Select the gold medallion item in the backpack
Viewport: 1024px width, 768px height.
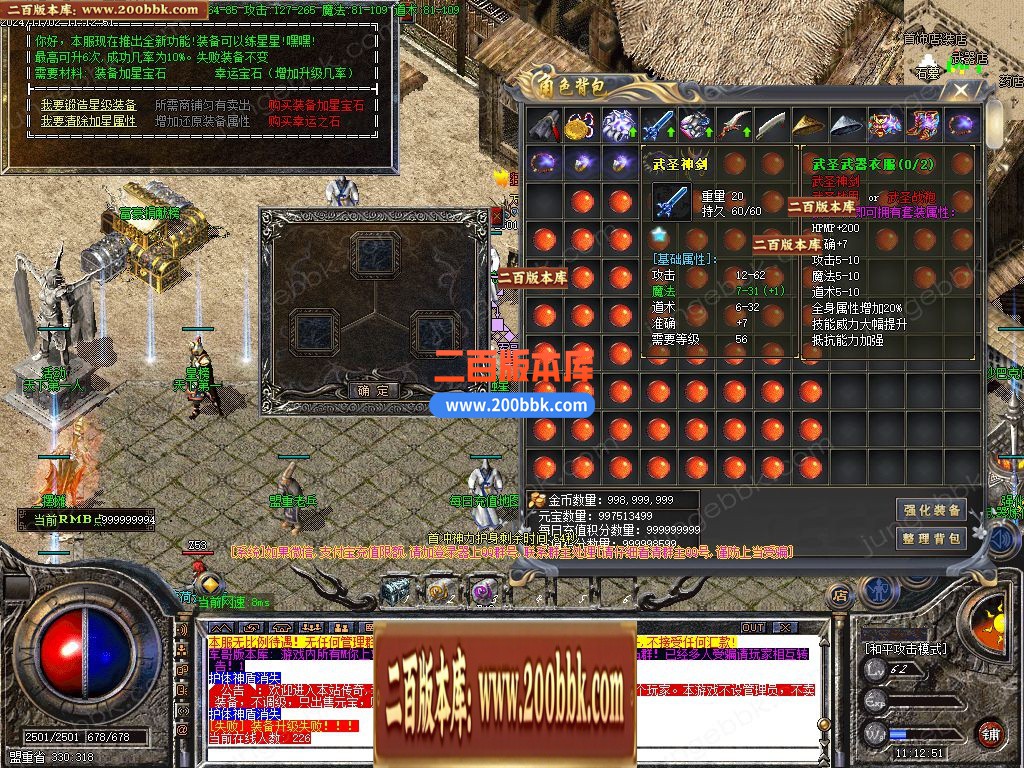pos(580,126)
